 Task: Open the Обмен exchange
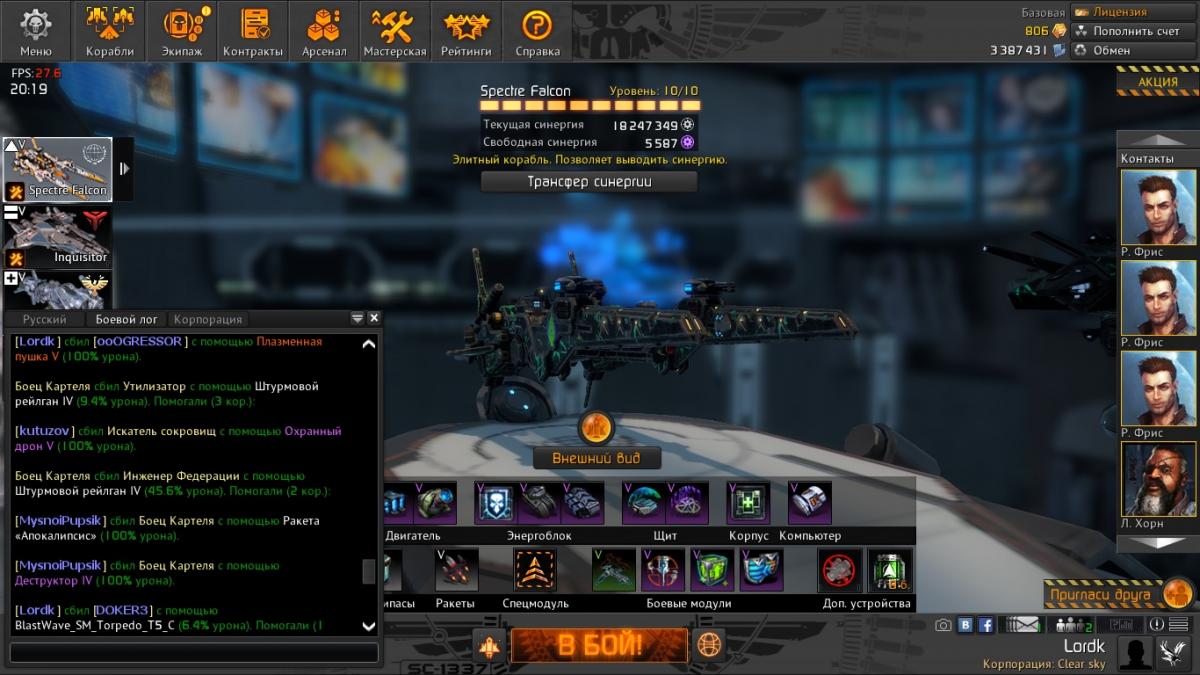(1134, 50)
